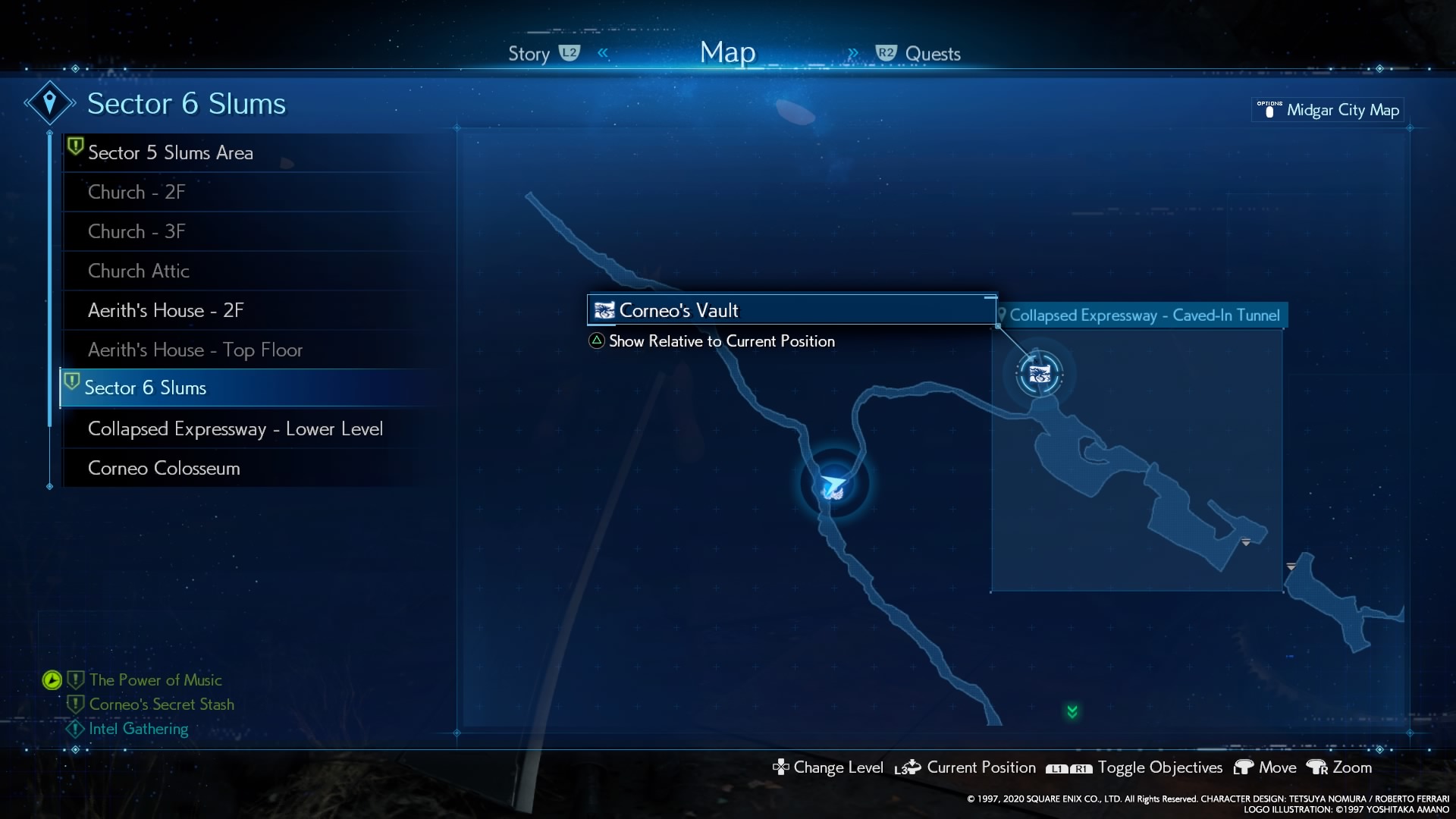Screen dimensions: 1456x819
Task: Switch to the Story tab
Action: click(x=529, y=54)
